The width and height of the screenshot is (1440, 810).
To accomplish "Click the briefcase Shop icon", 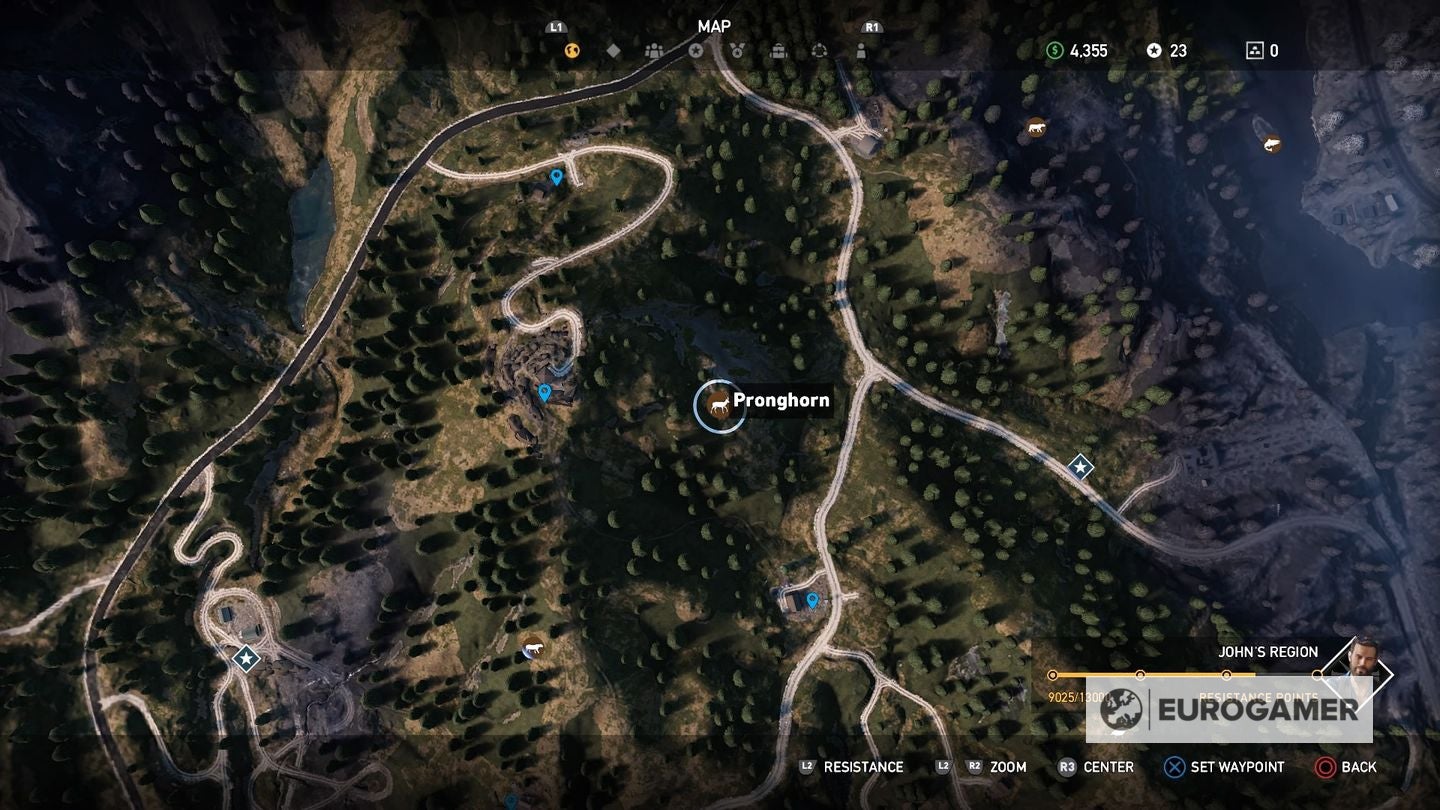I will [x=778, y=50].
